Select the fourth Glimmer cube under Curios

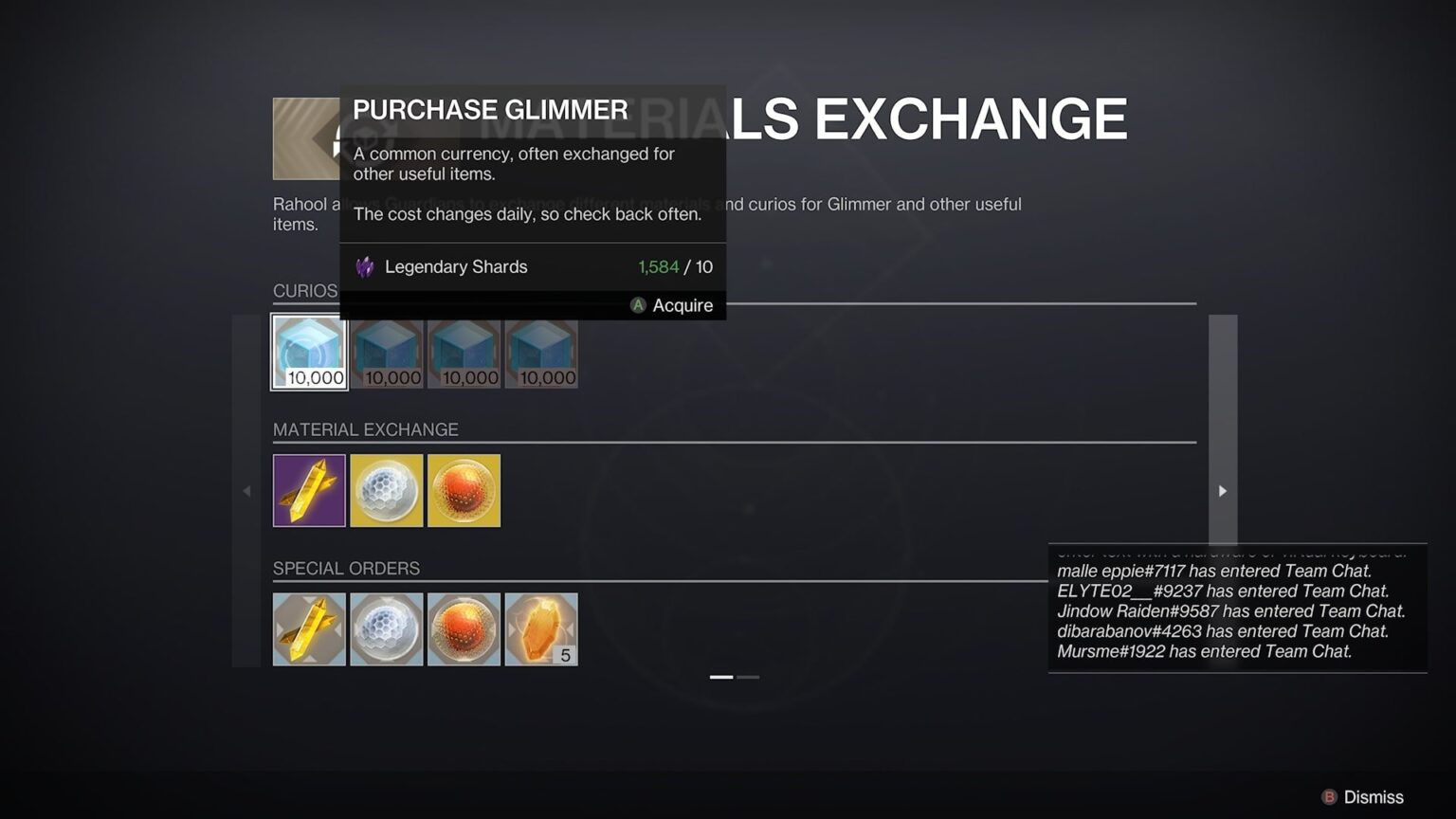(541, 351)
